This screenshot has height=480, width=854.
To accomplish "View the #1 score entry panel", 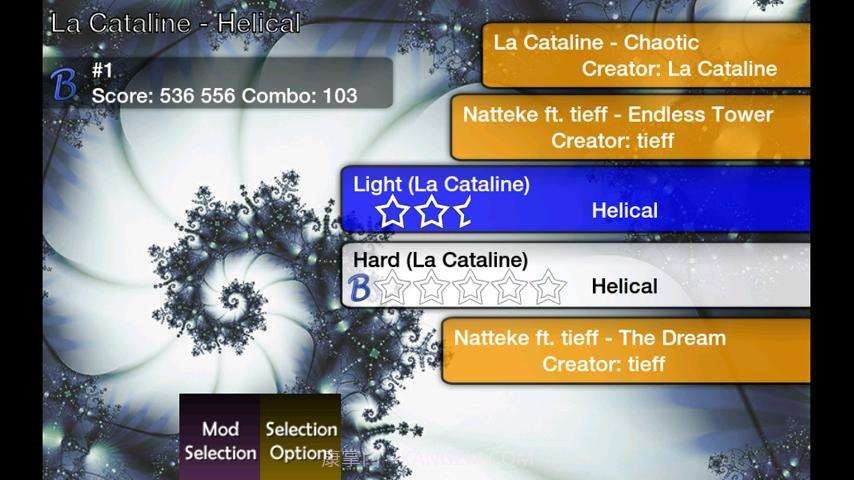I will point(220,83).
